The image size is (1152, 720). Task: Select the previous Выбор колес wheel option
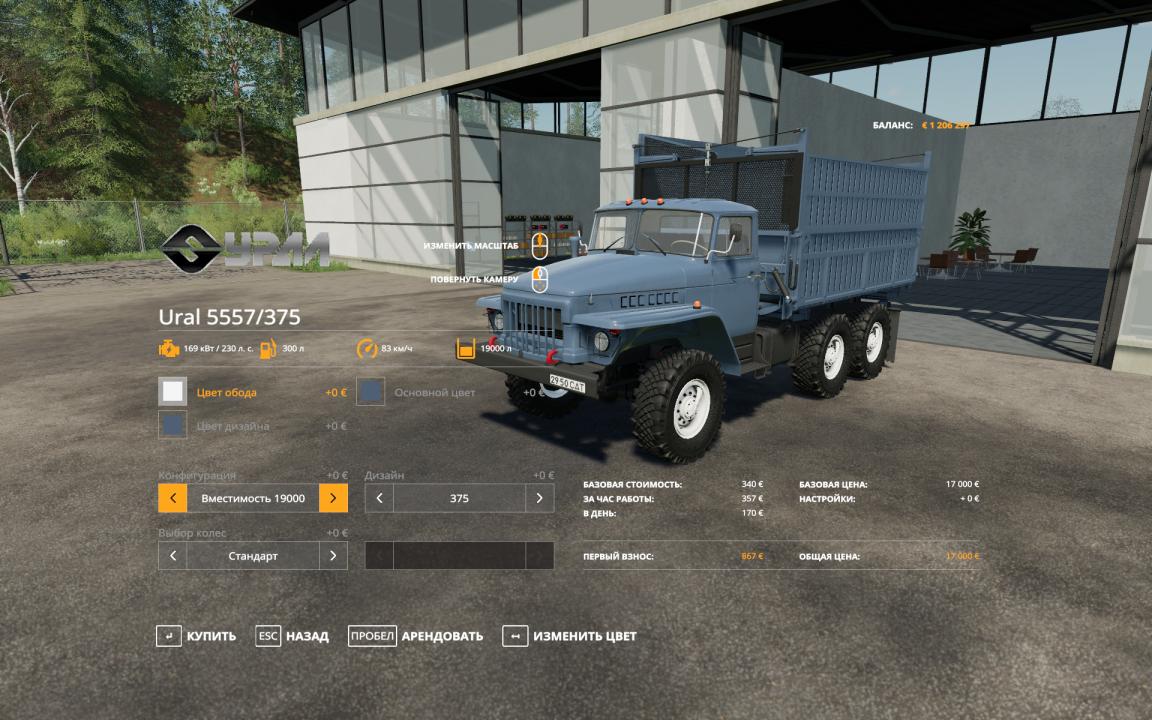(173, 556)
